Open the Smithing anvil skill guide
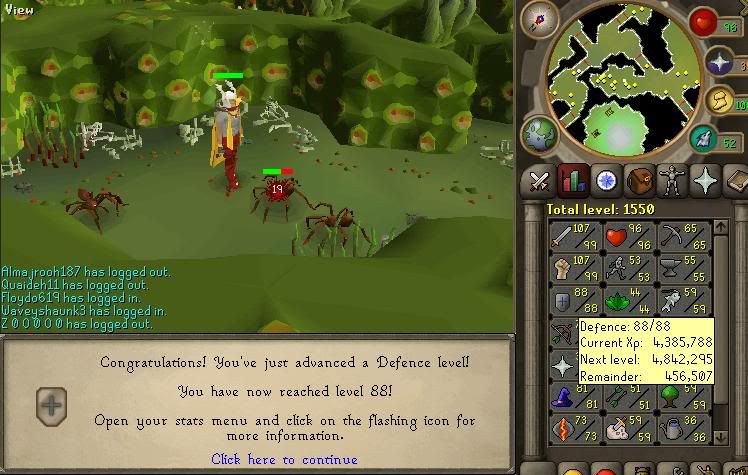Screen dimensions: 748x475 667,268
